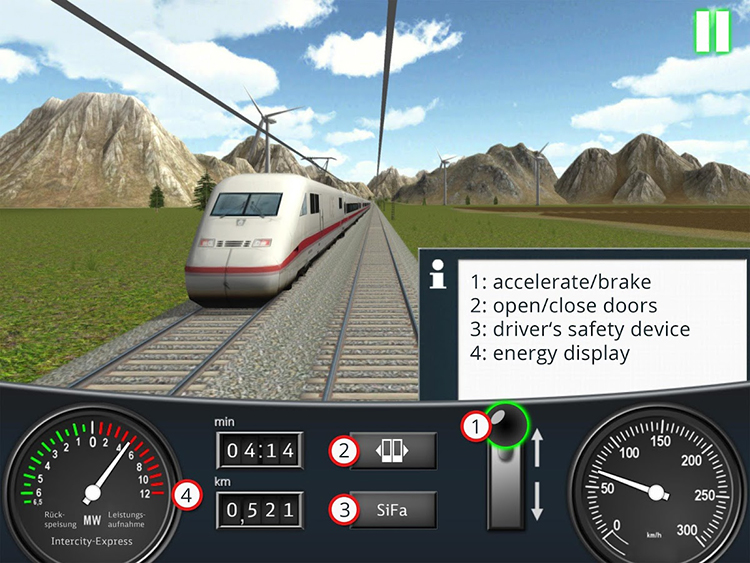Toggle the open/close doors button
The width and height of the screenshot is (750, 563).
[392, 451]
